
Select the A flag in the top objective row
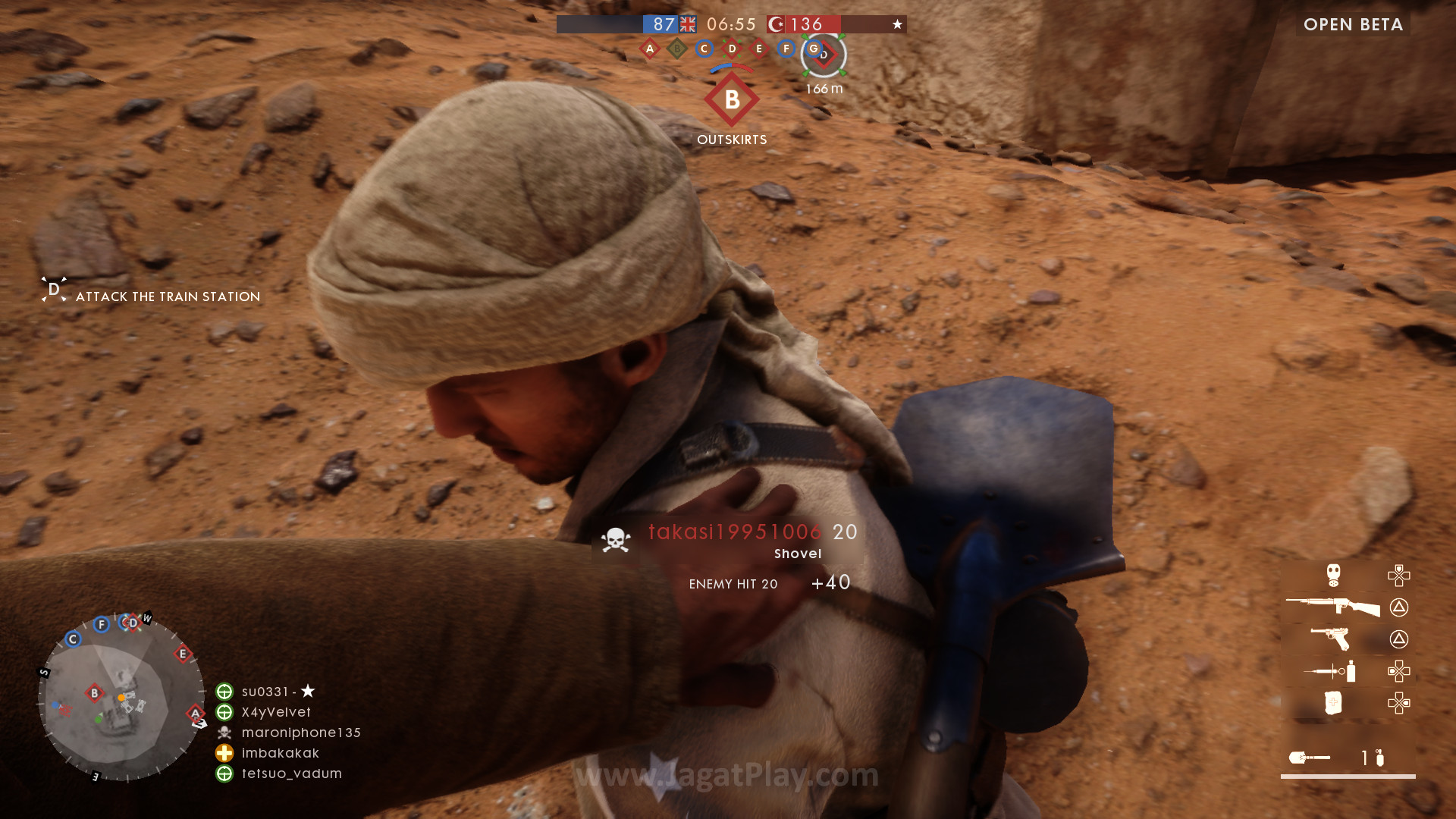coord(649,49)
